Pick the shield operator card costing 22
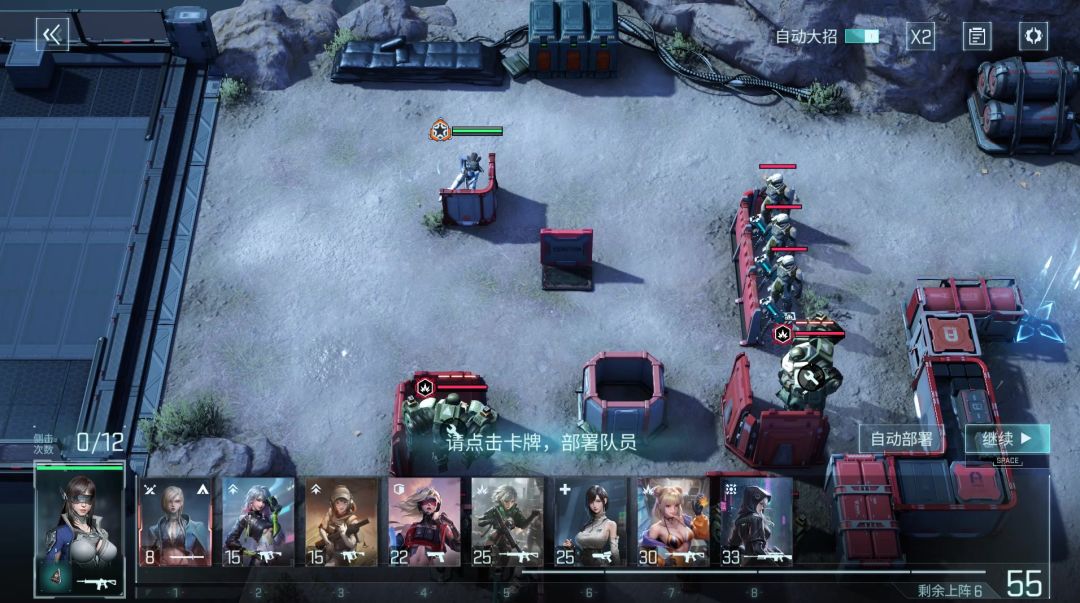Viewport: 1080px width, 603px height. click(424, 521)
